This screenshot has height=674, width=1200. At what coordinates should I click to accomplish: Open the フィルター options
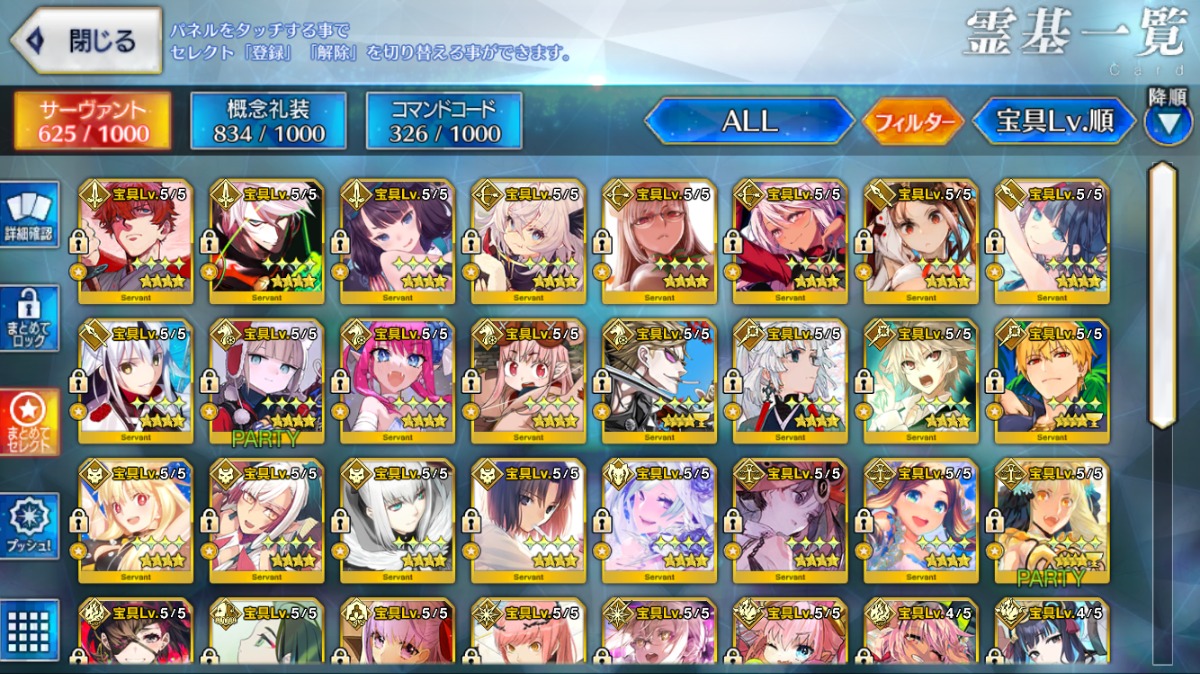click(x=913, y=122)
